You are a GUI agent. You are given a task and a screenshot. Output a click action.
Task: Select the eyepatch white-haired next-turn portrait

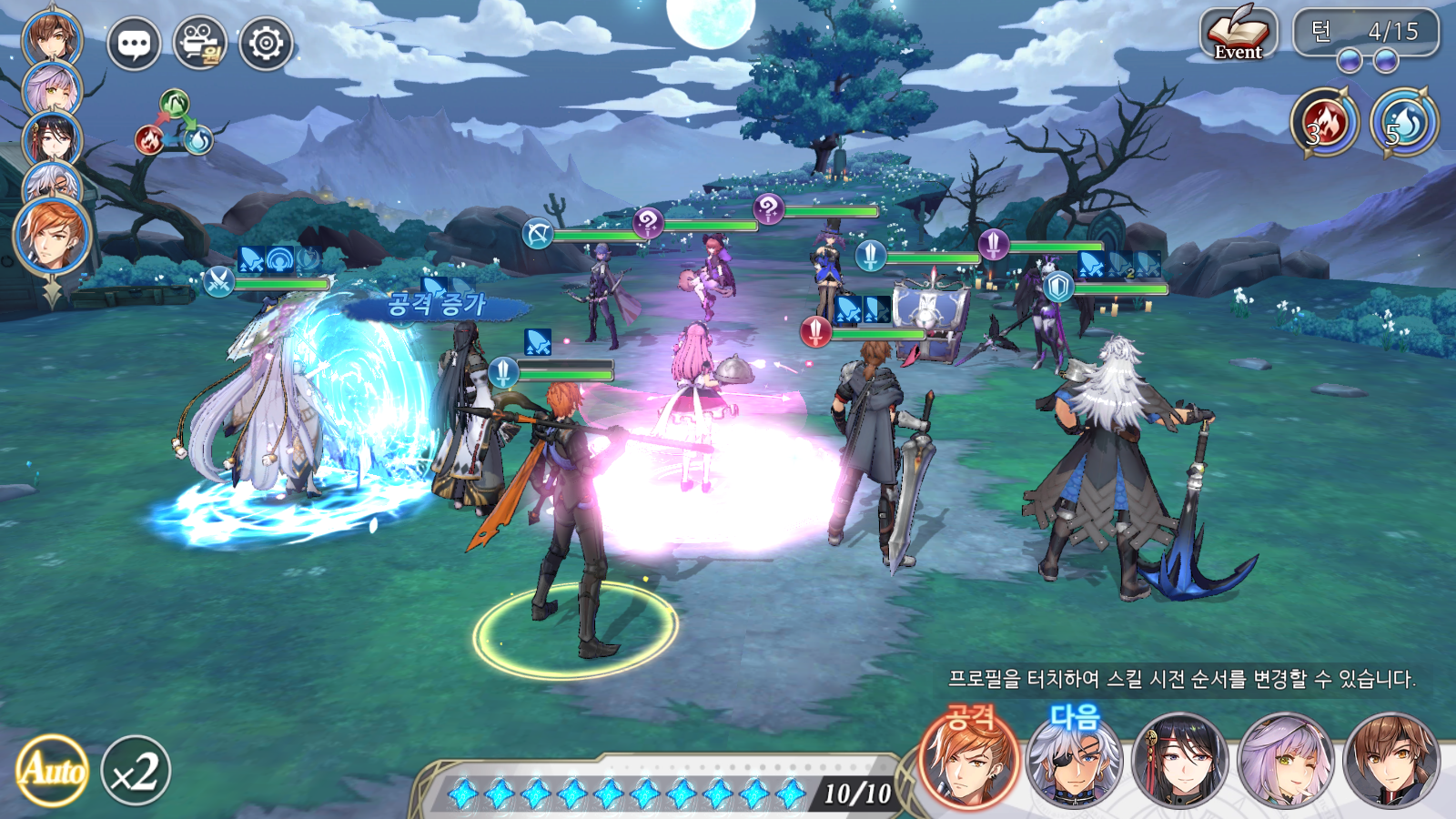tap(1074, 761)
